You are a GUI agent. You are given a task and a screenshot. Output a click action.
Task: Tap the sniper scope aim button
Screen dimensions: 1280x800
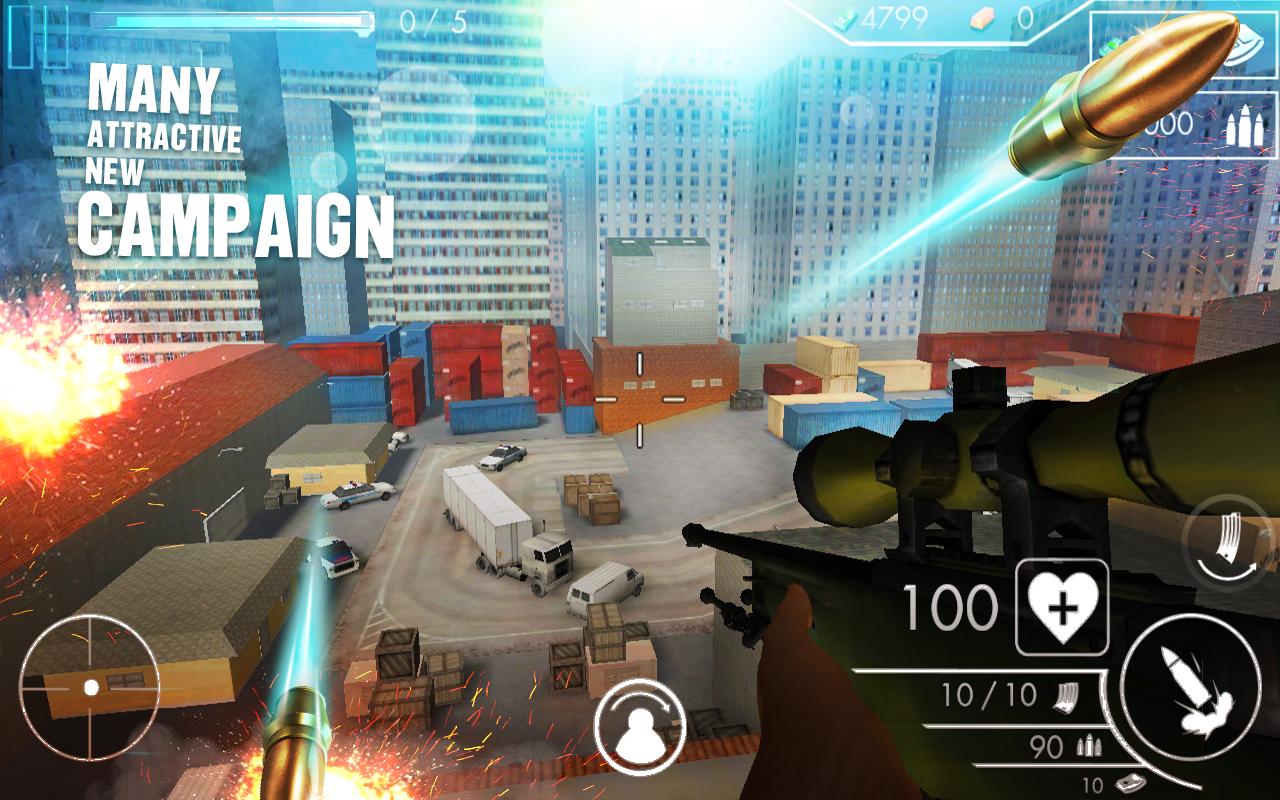click(x=90, y=686)
